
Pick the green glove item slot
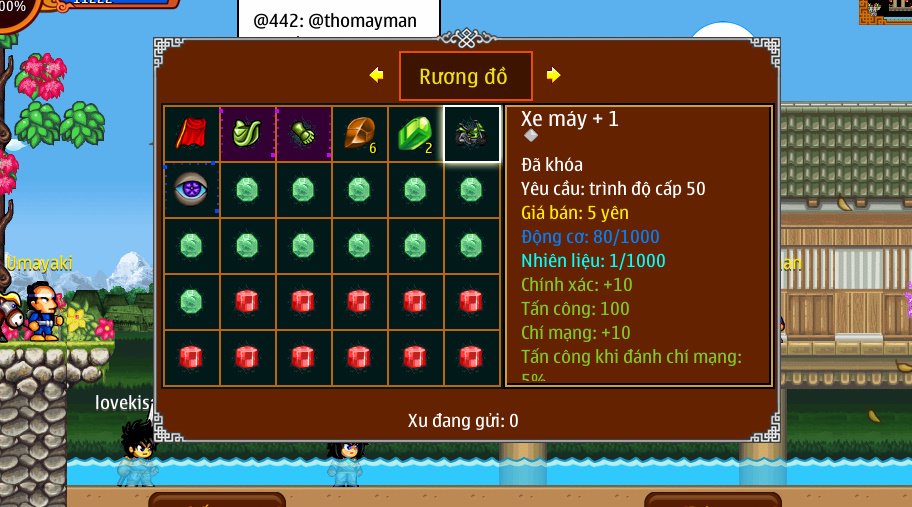coord(303,134)
